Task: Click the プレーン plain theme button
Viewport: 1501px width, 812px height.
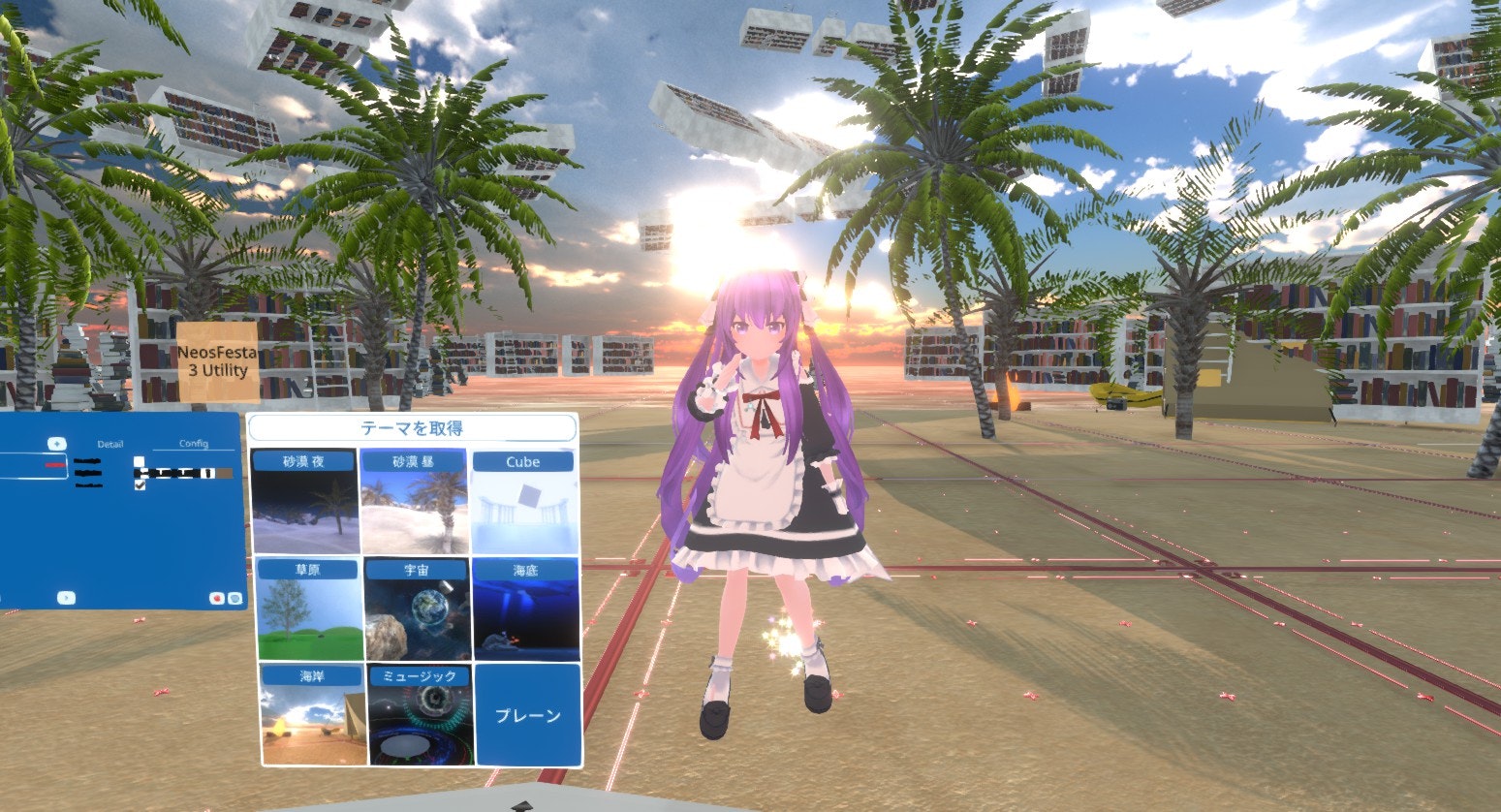Action: tap(528, 715)
